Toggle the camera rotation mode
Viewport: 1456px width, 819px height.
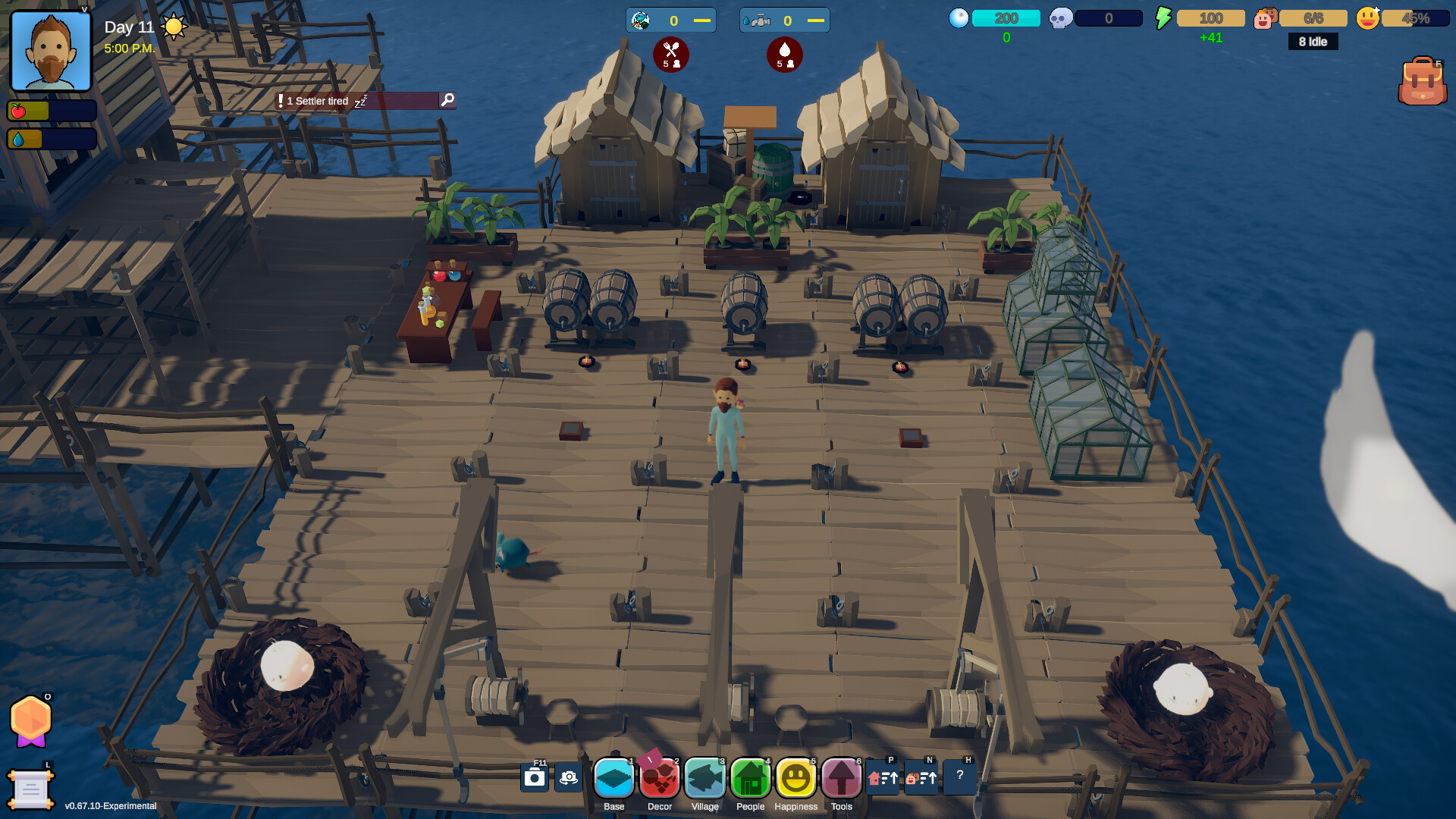click(x=568, y=777)
